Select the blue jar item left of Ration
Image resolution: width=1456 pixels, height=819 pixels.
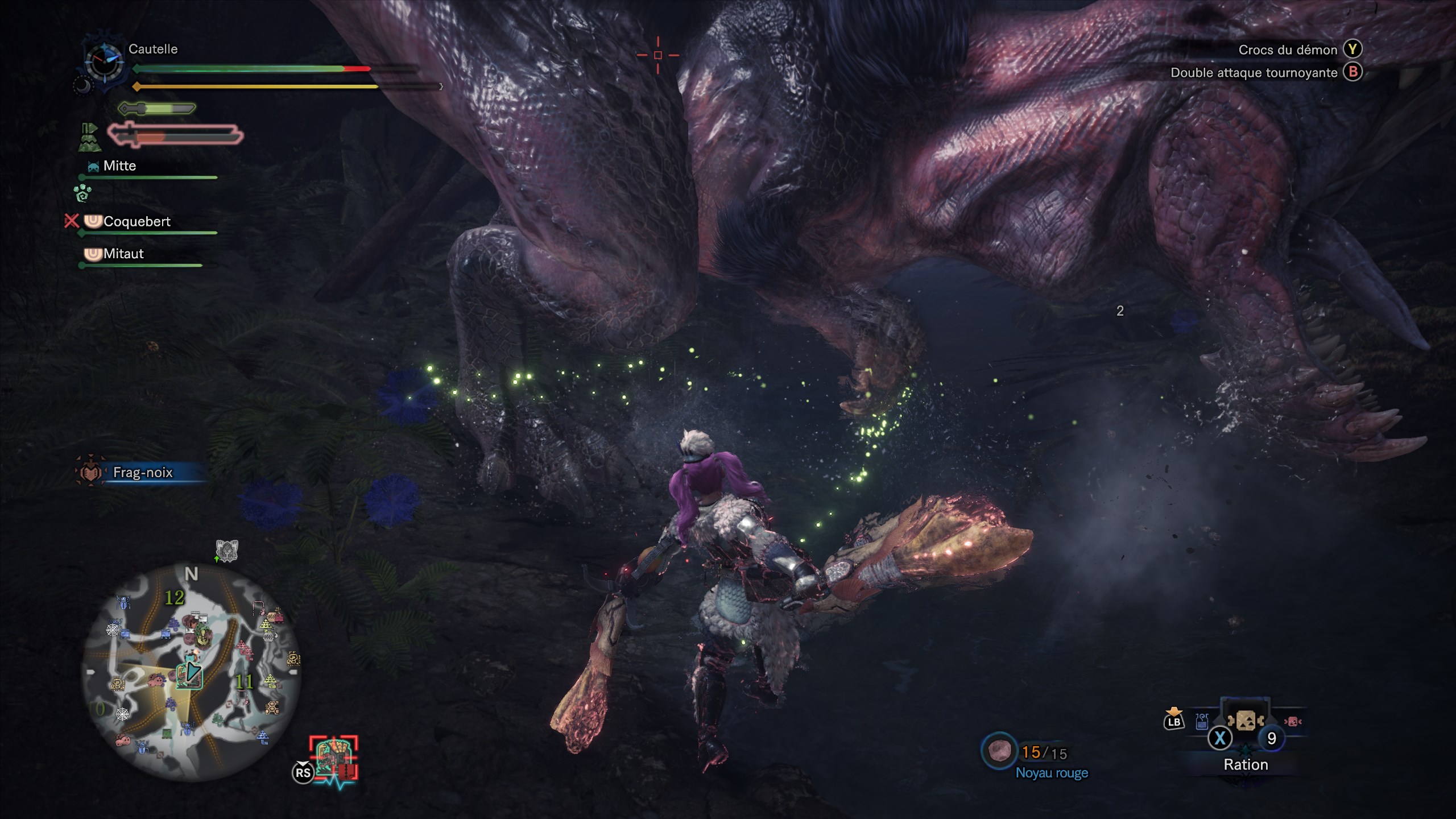pos(1201,722)
